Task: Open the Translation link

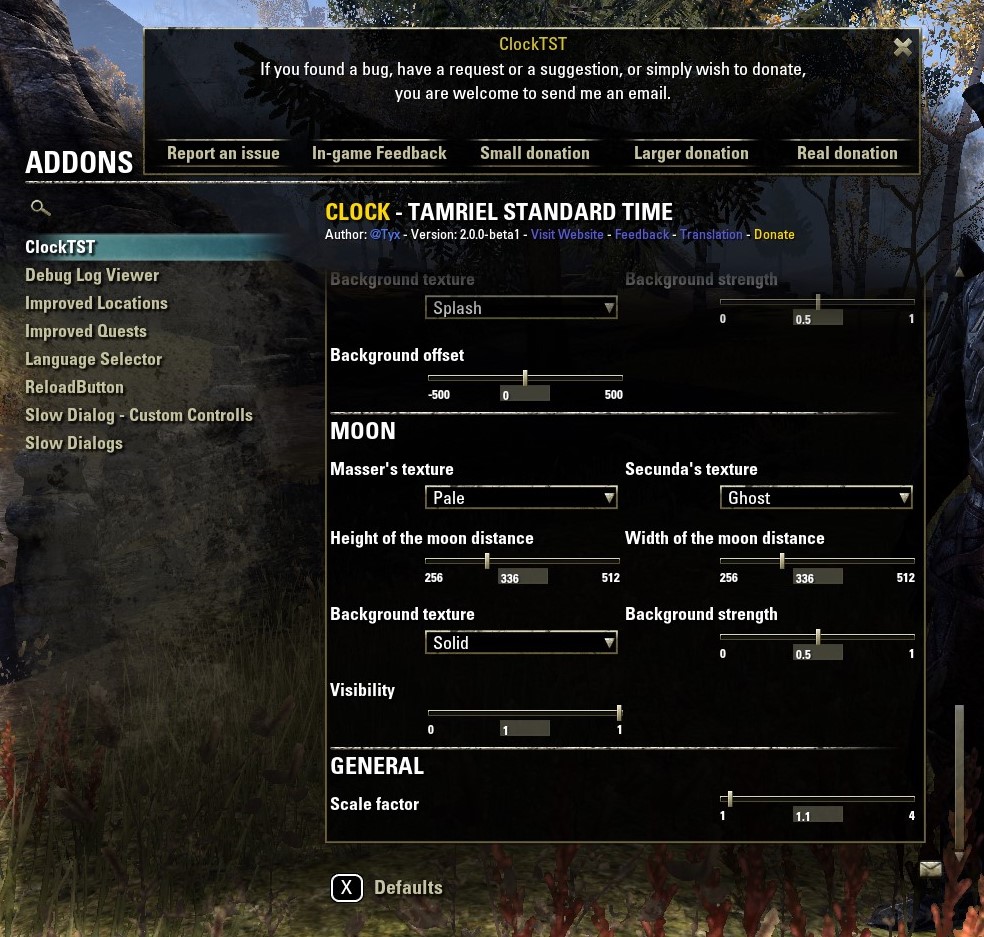Action: [711, 235]
